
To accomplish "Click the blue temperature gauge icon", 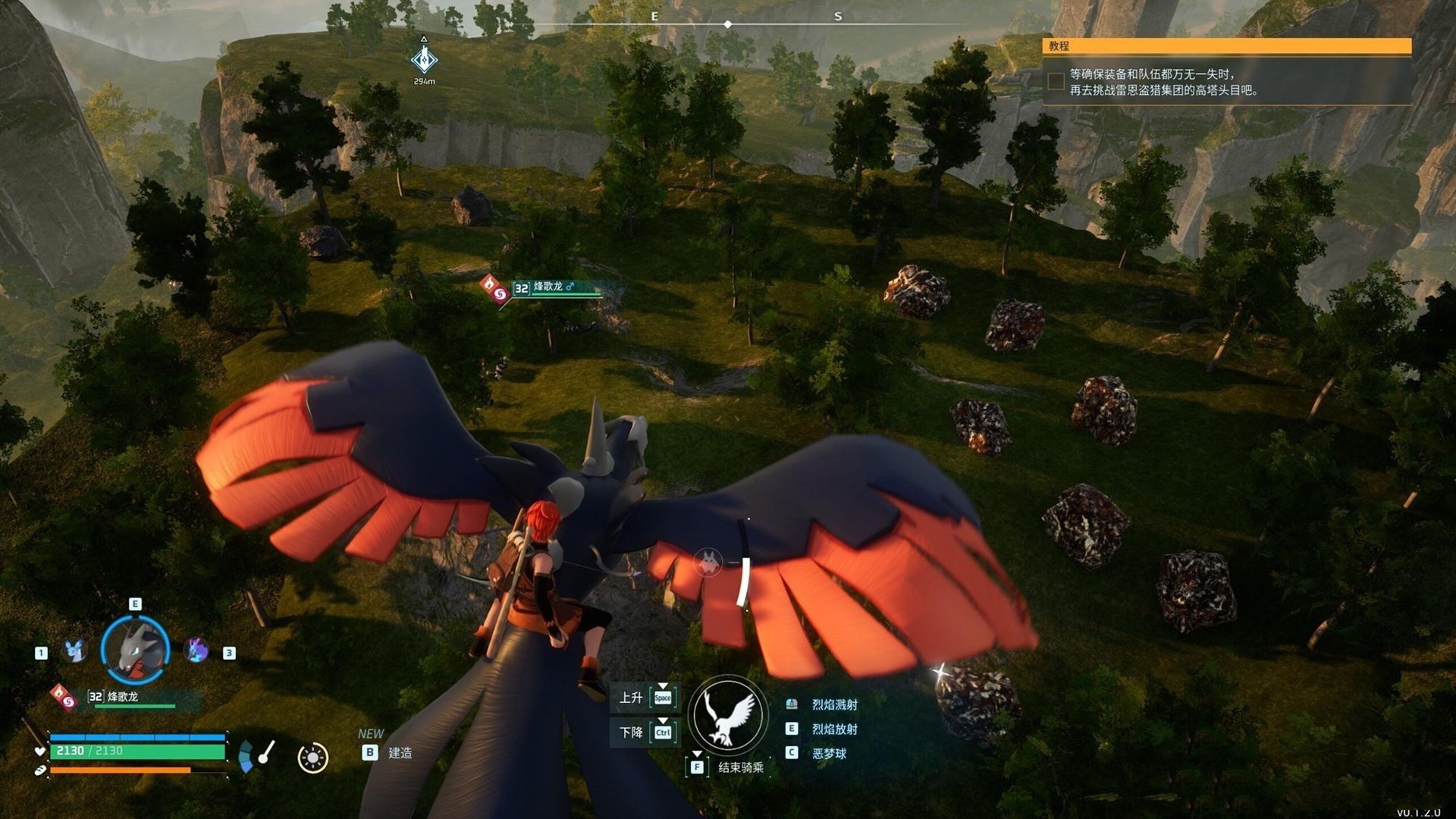I will (246, 757).
